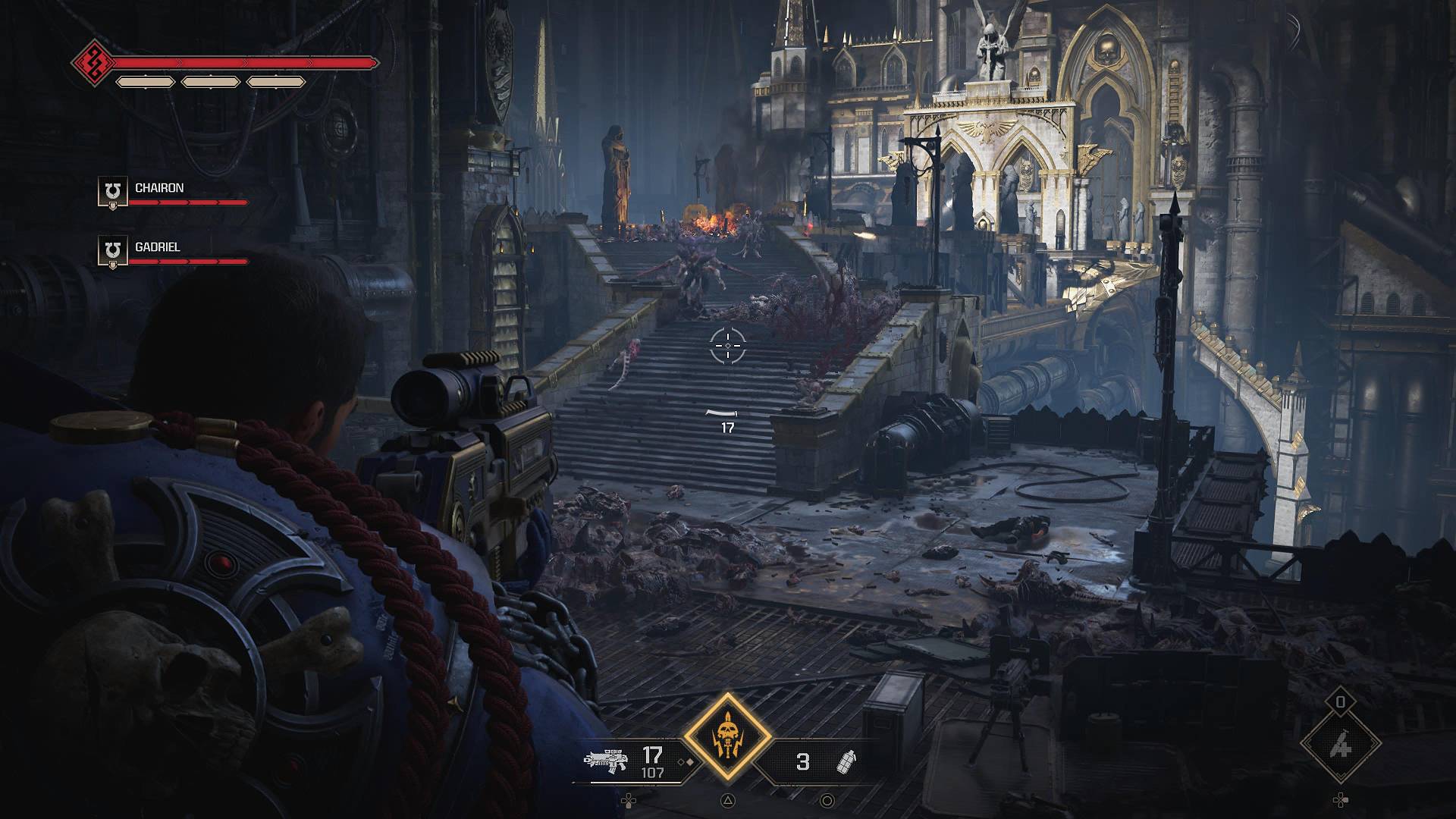The image size is (1456, 819).
Task: Activate the golden skull ability diamond
Action: click(x=728, y=738)
